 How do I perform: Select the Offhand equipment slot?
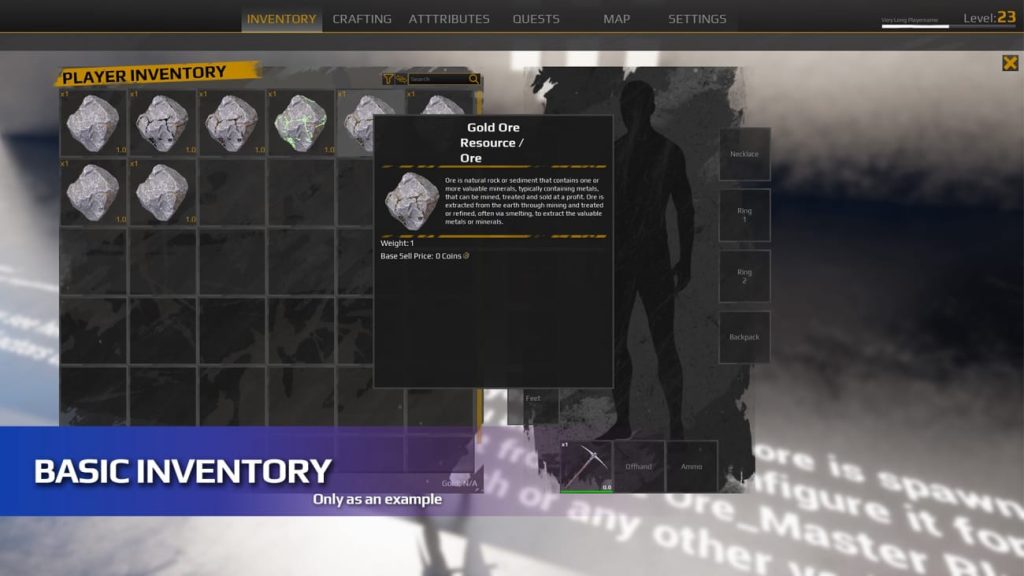click(x=639, y=467)
